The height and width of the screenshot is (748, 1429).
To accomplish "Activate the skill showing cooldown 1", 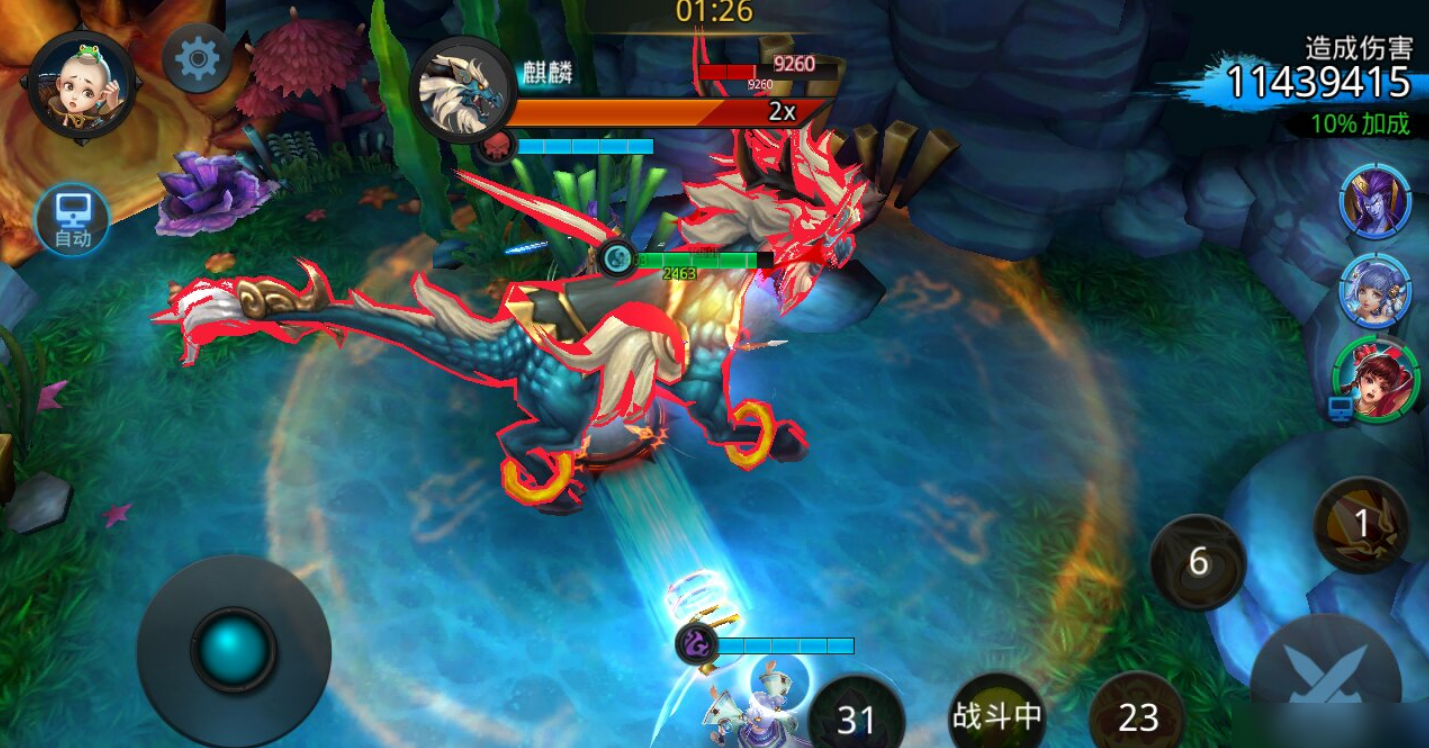I will [x=1360, y=524].
